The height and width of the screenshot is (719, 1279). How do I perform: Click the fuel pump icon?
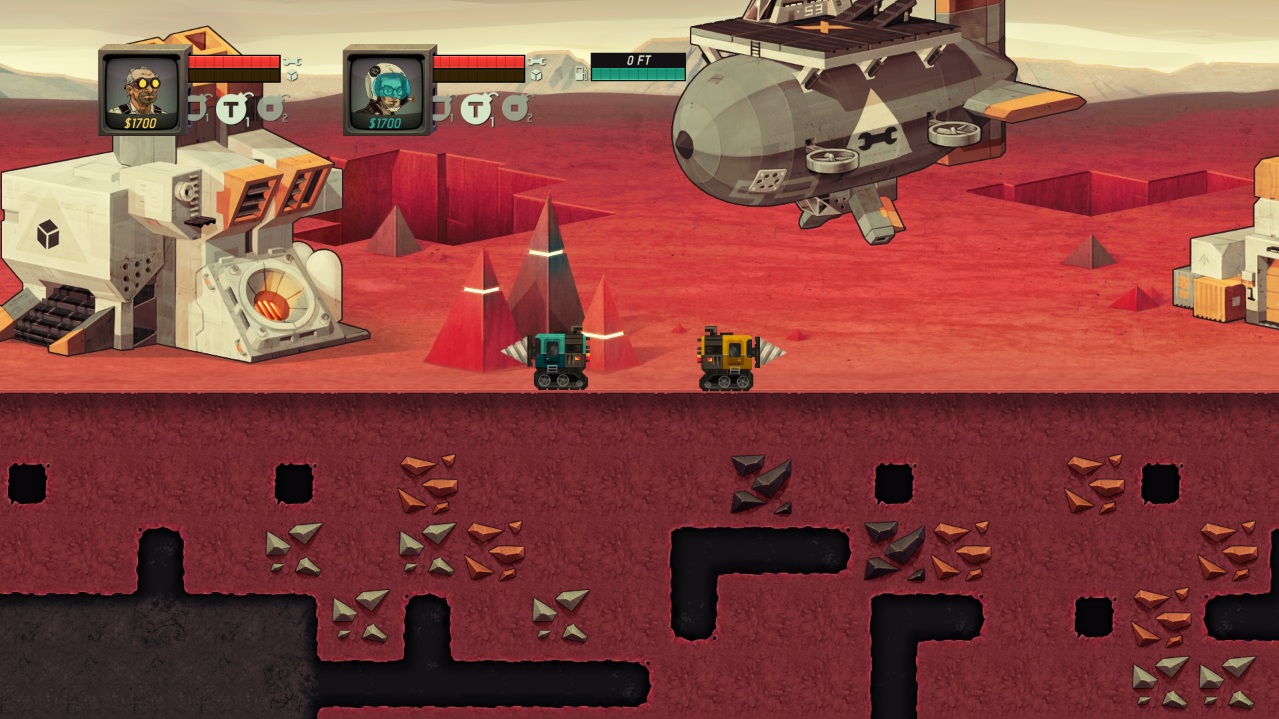579,72
